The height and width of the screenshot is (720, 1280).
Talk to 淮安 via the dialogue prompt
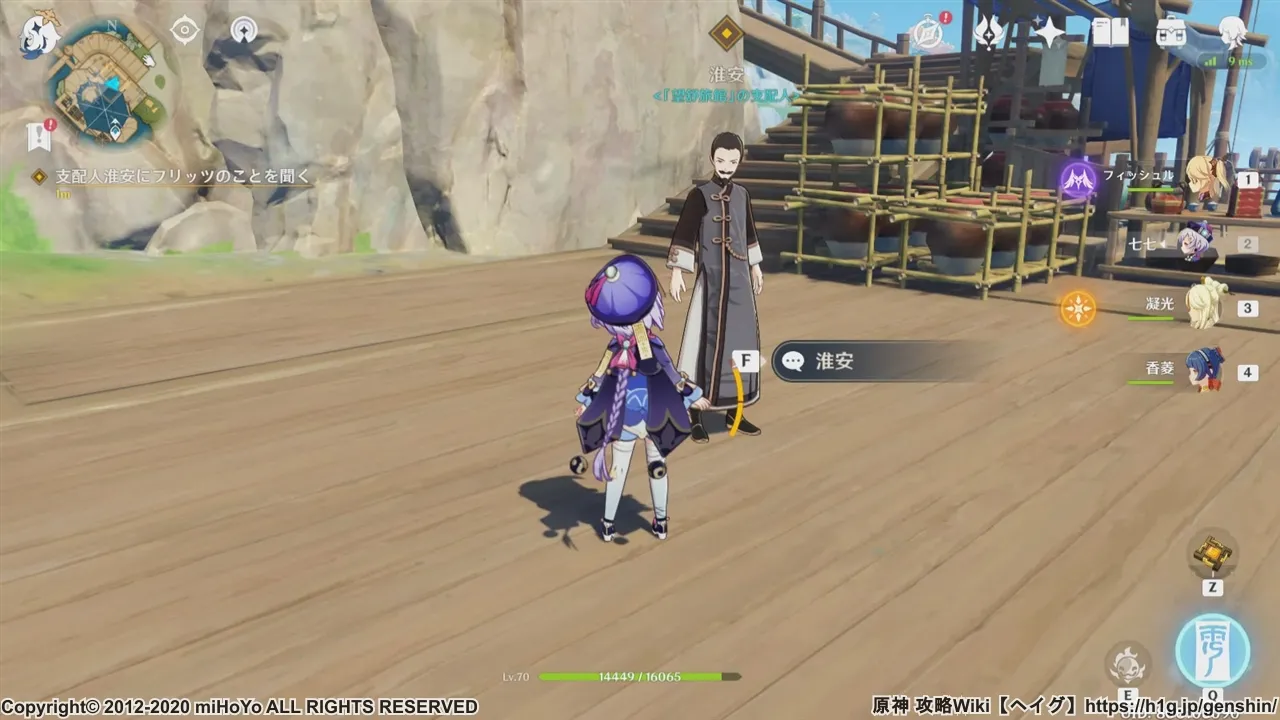870,361
